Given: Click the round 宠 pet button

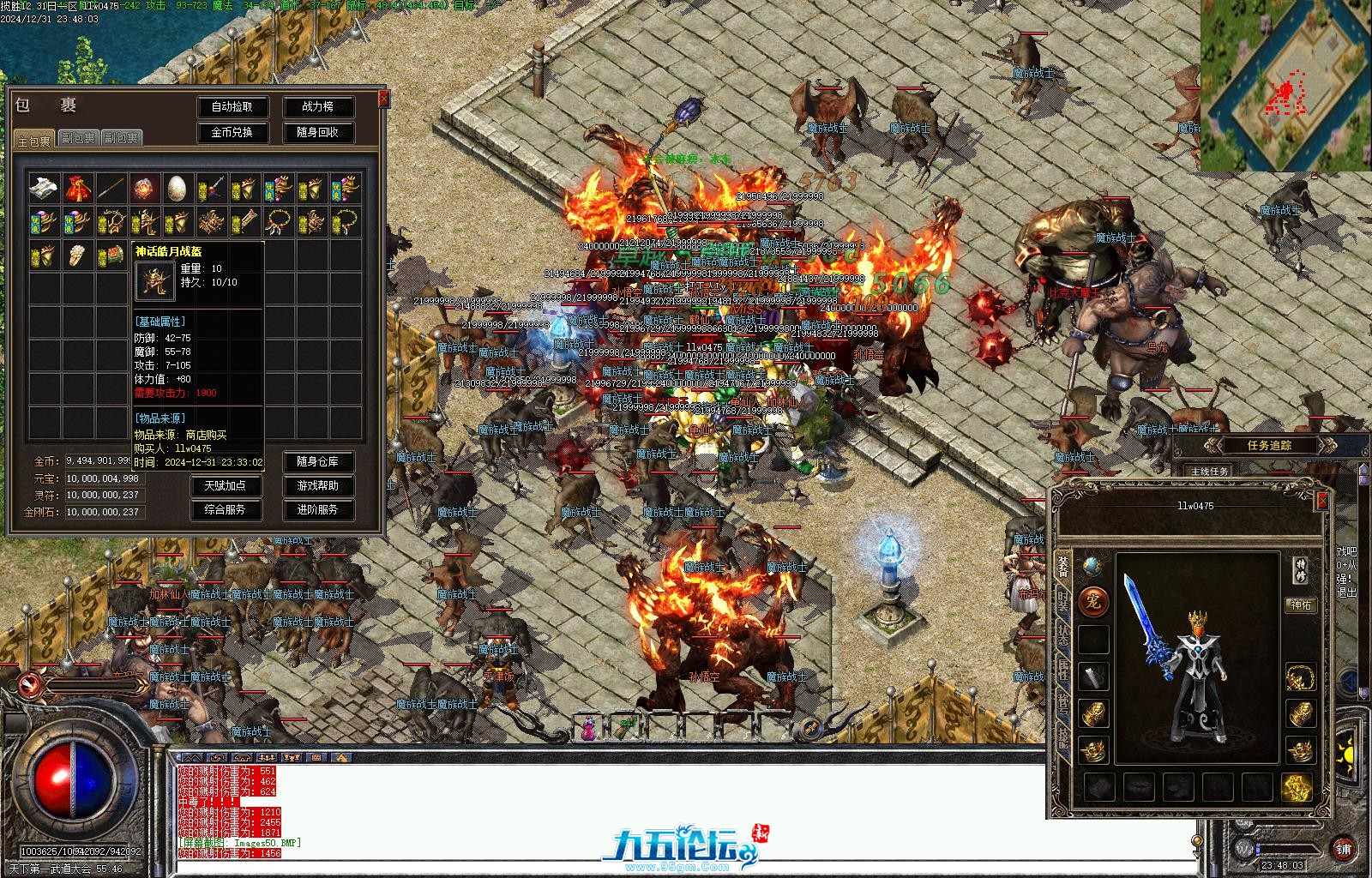Looking at the screenshot, I should [1093, 601].
